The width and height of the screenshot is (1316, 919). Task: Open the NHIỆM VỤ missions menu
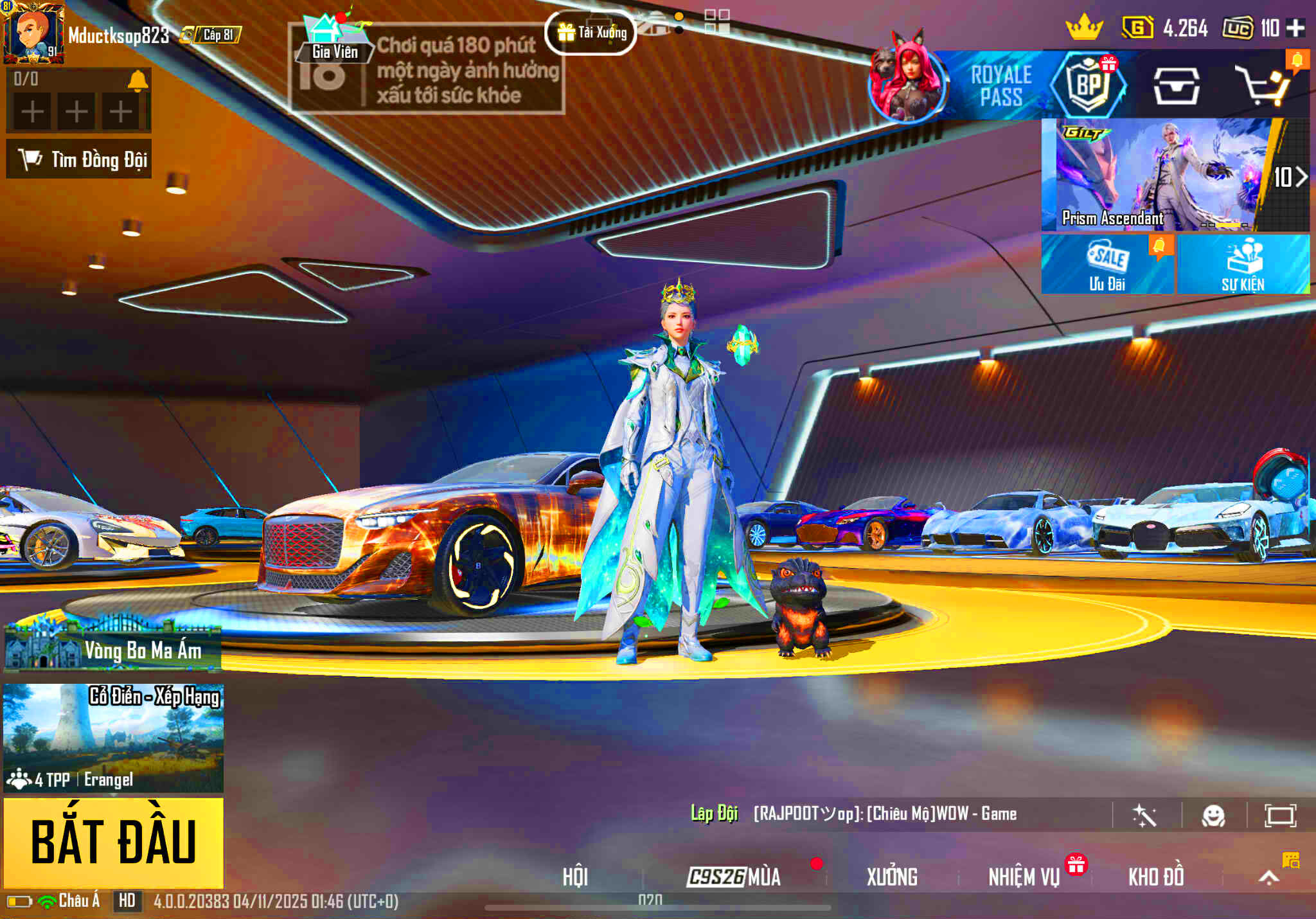coord(1024,877)
